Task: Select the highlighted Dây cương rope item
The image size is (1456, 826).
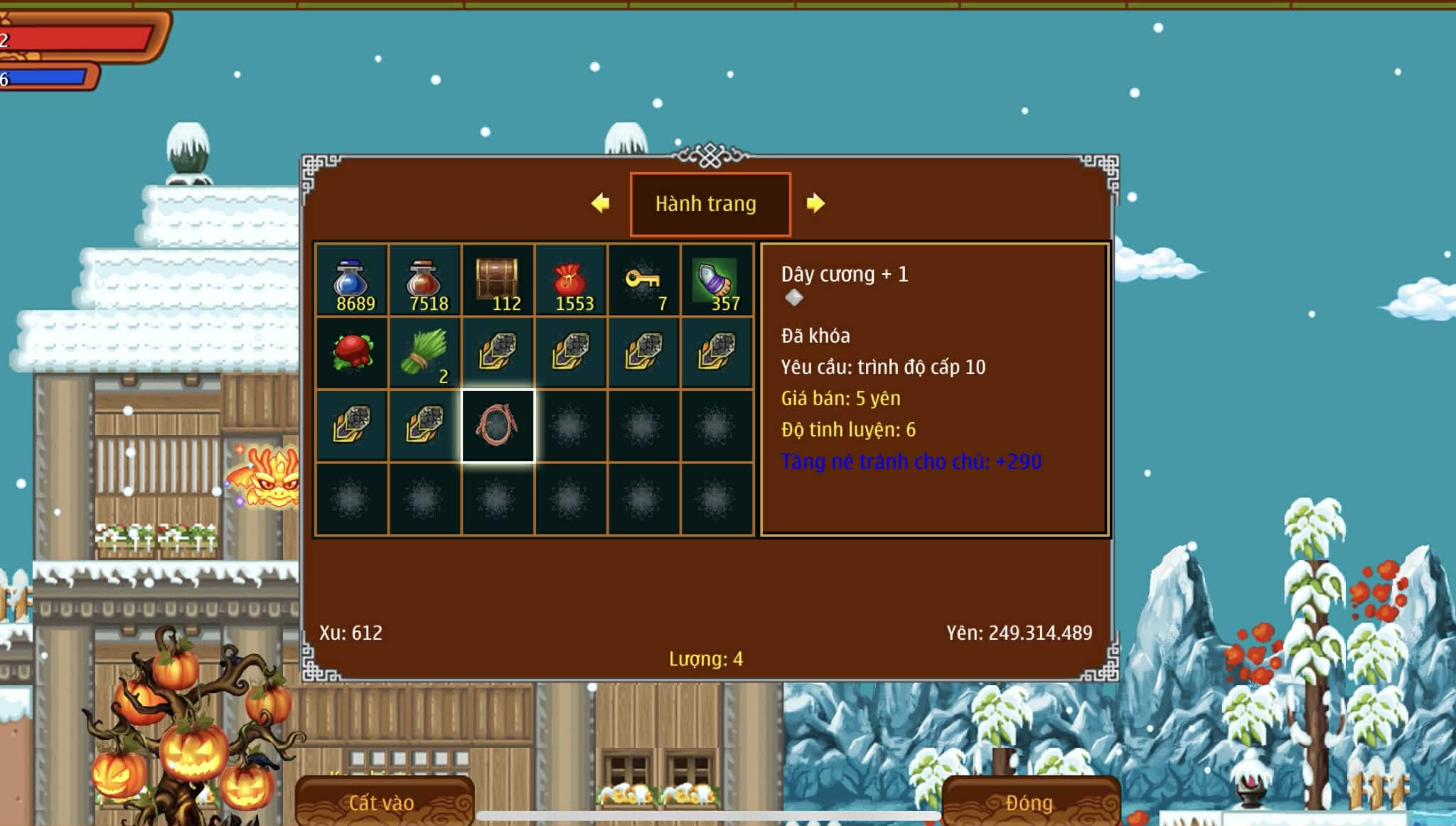Action: click(498, 426)
